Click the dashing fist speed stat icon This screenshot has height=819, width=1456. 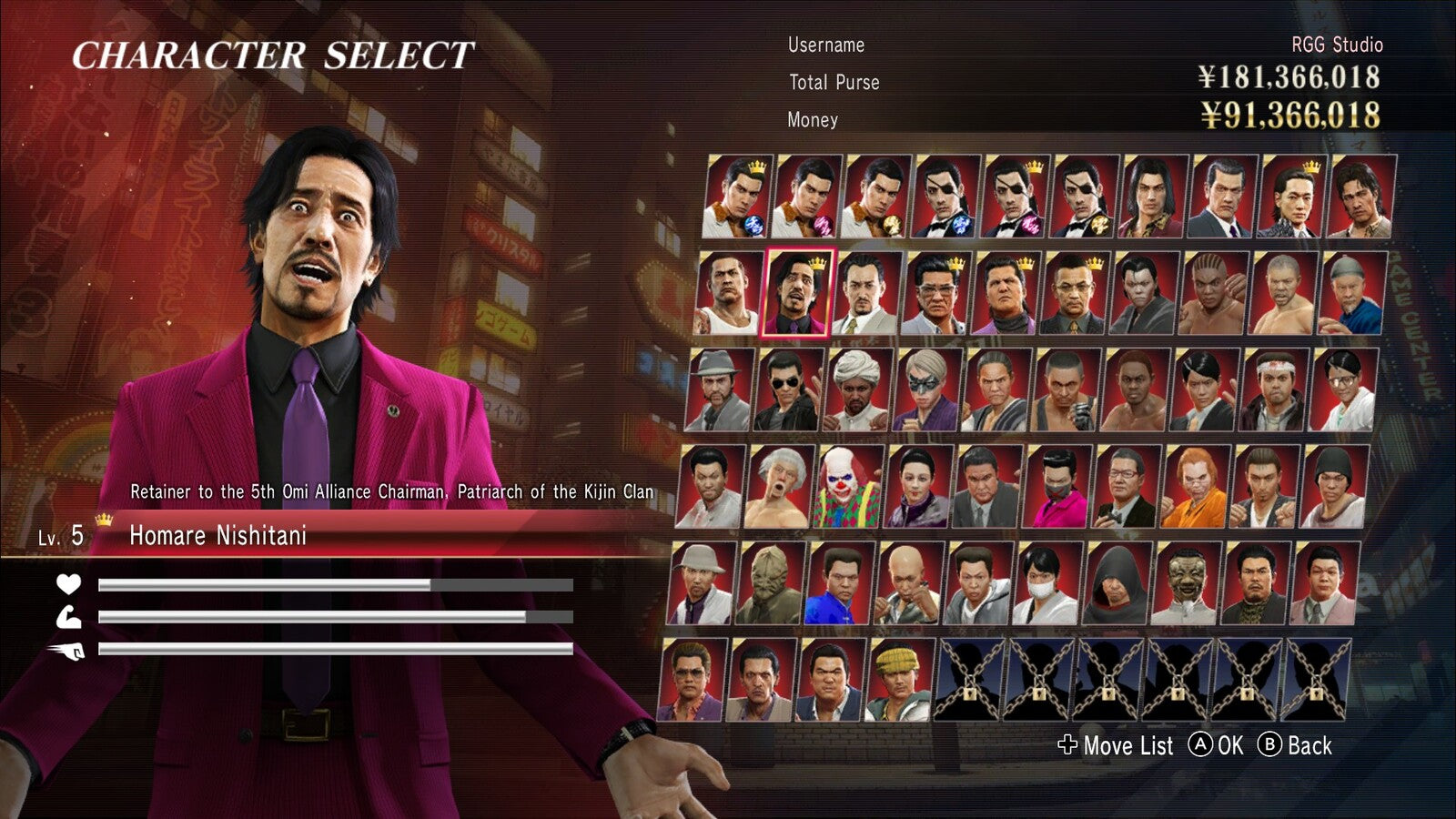click(68, 652)
